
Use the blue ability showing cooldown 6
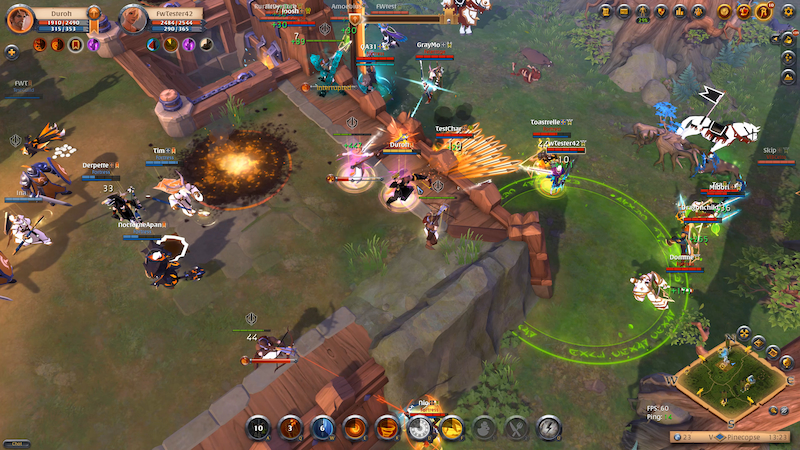(322, 429)
